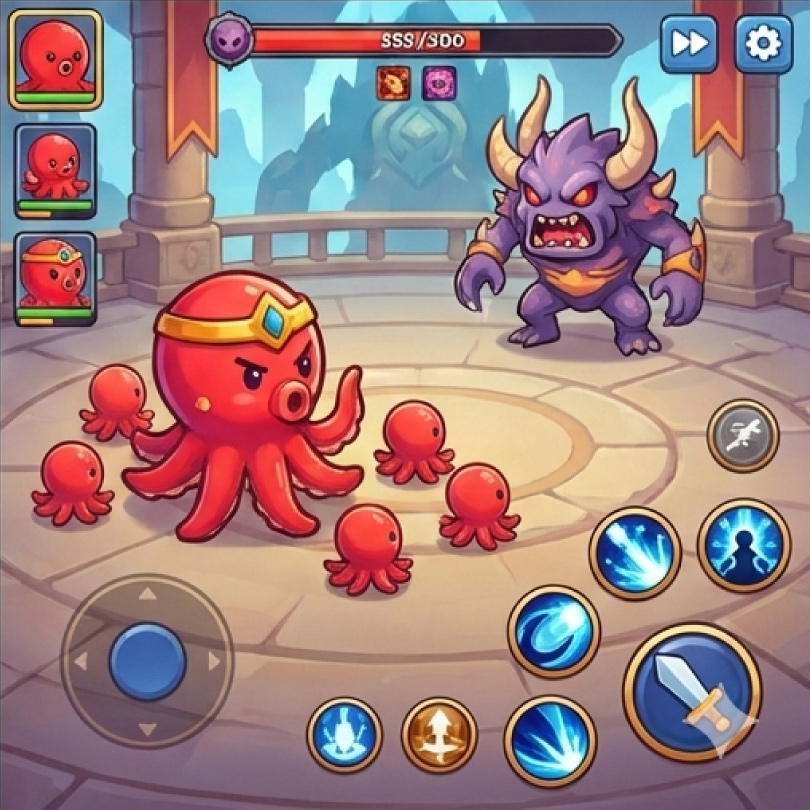Image resolution: width=810 pixels, height=810 pixels.
Task: Toggle the fast-forward battle speed button
Action: 689,44
